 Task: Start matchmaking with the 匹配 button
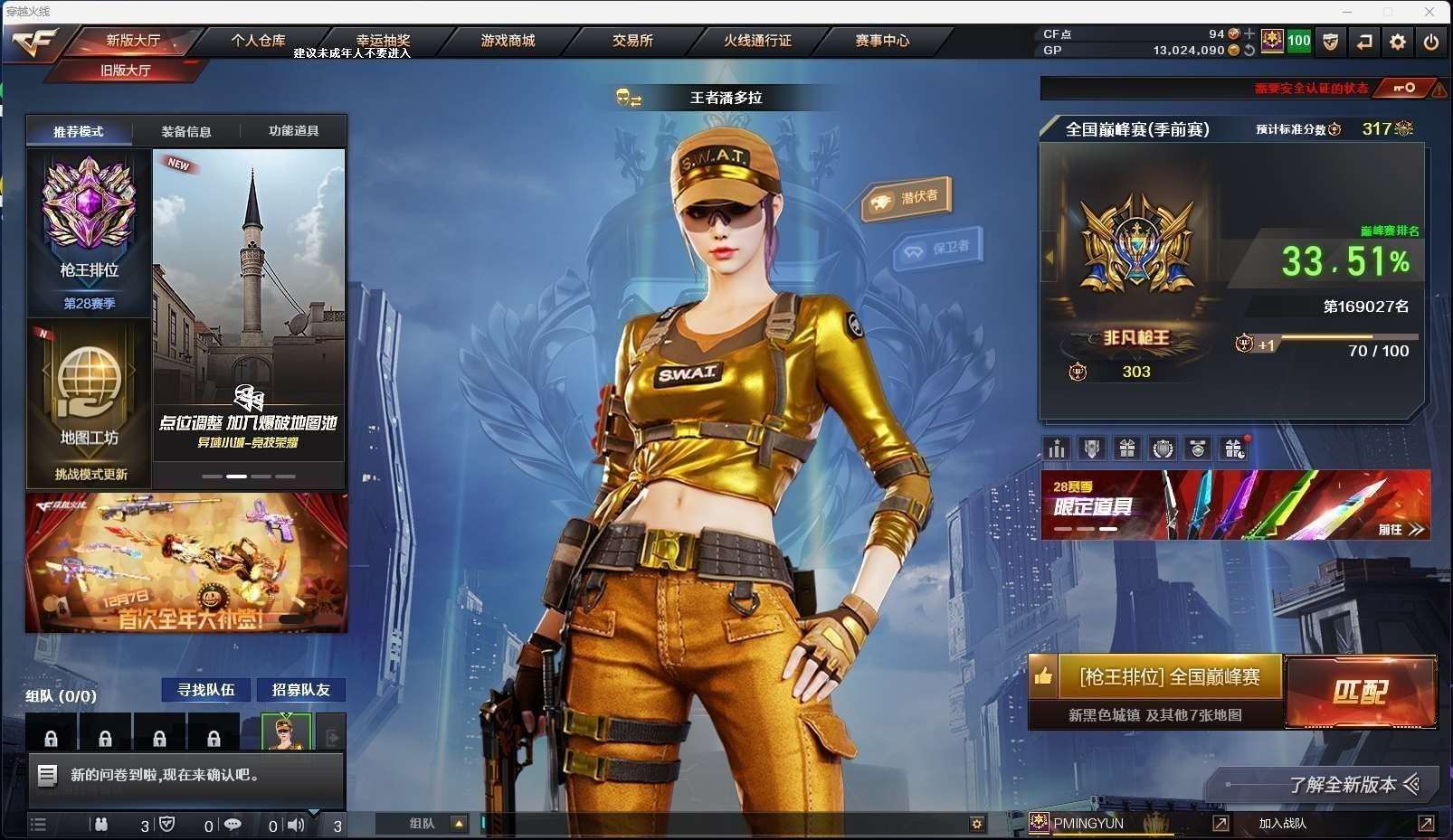pyautogui.click(x=1360, y=693)
